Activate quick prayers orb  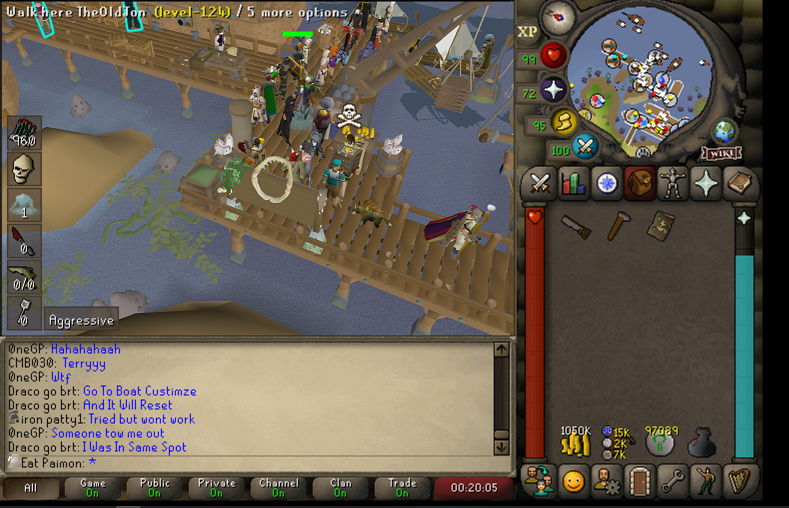pos(553,90)
